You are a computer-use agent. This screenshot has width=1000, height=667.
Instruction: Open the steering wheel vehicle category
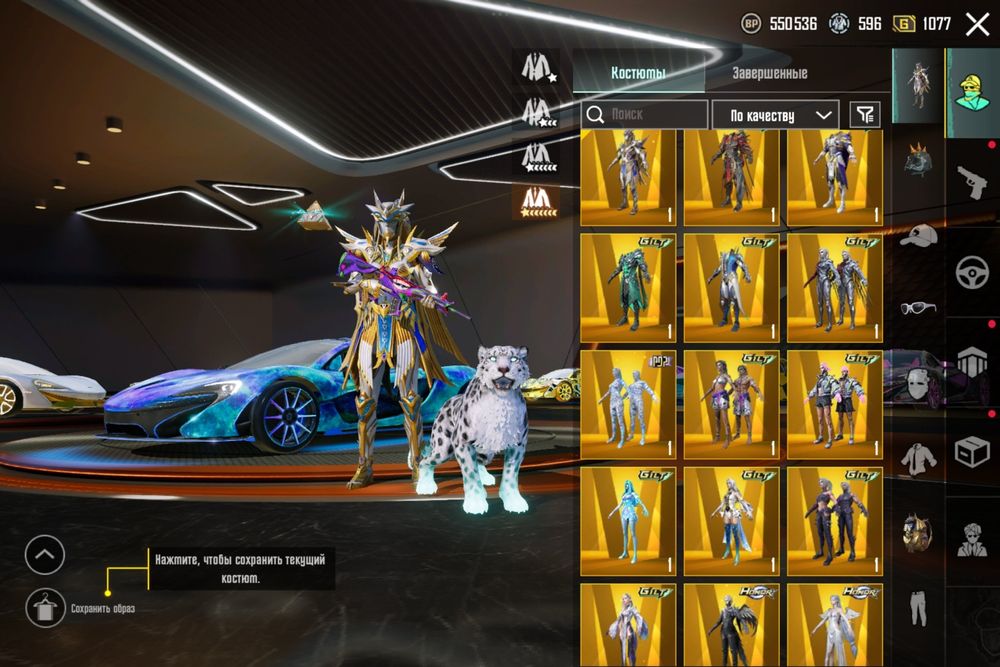point(971,272)
